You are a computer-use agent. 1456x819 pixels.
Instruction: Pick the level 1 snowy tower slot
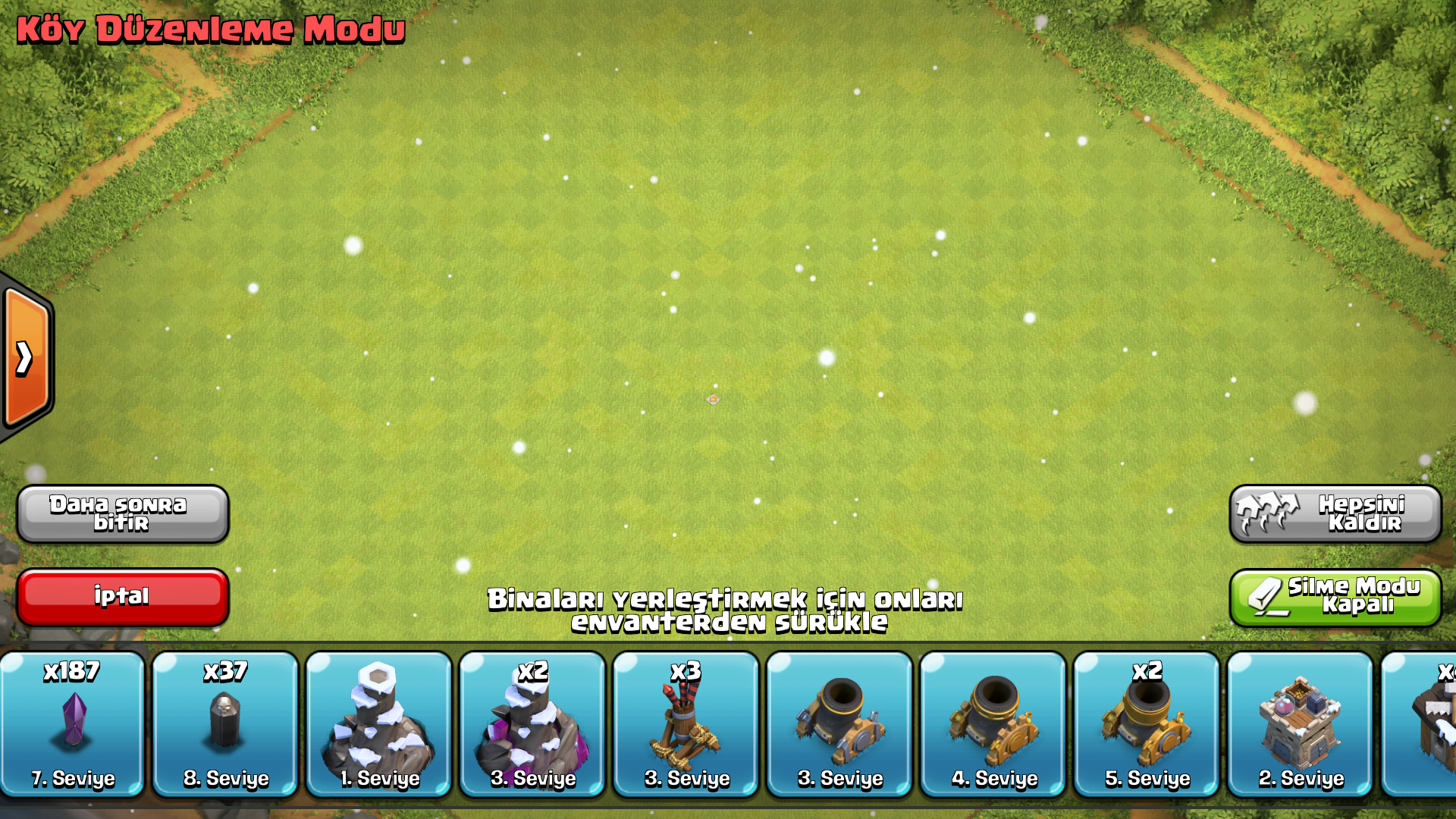tap(379, 724)
